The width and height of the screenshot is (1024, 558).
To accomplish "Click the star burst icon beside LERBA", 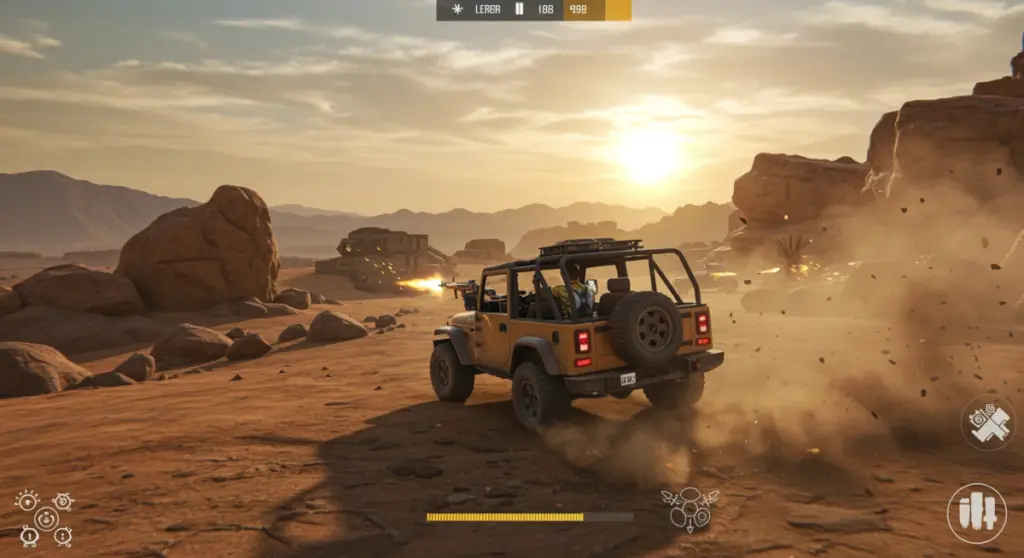I will 458,9.
